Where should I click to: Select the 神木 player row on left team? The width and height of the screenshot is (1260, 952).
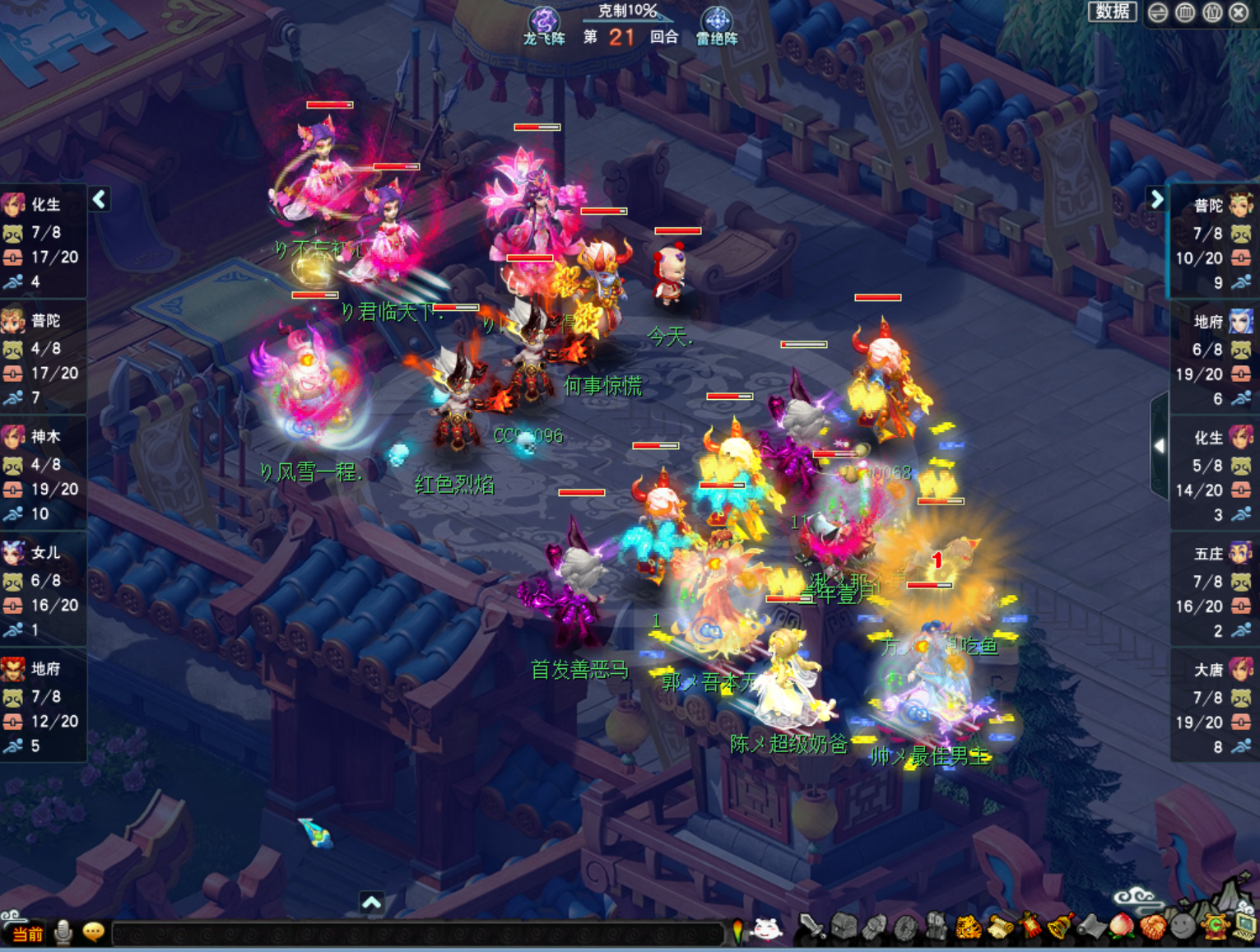pyautogui.click(x=43, y=475)
